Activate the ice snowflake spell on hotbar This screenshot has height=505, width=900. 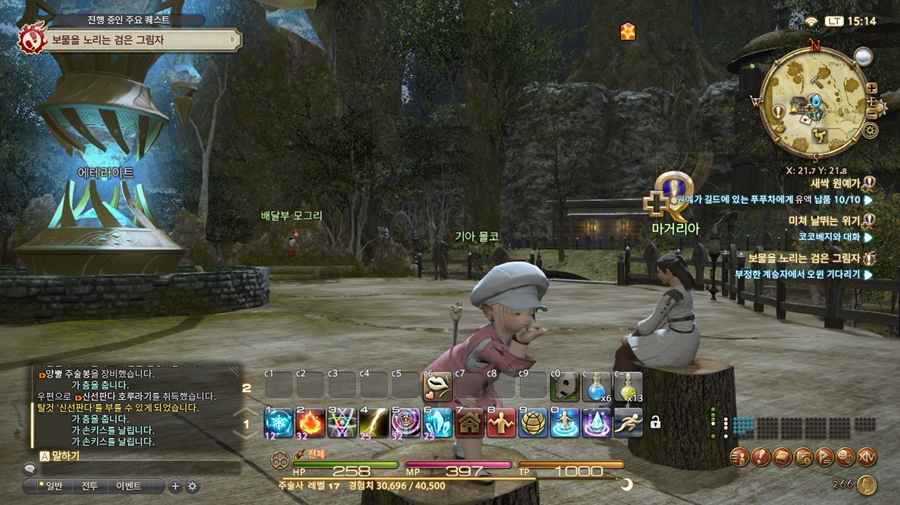pos(279,422)
